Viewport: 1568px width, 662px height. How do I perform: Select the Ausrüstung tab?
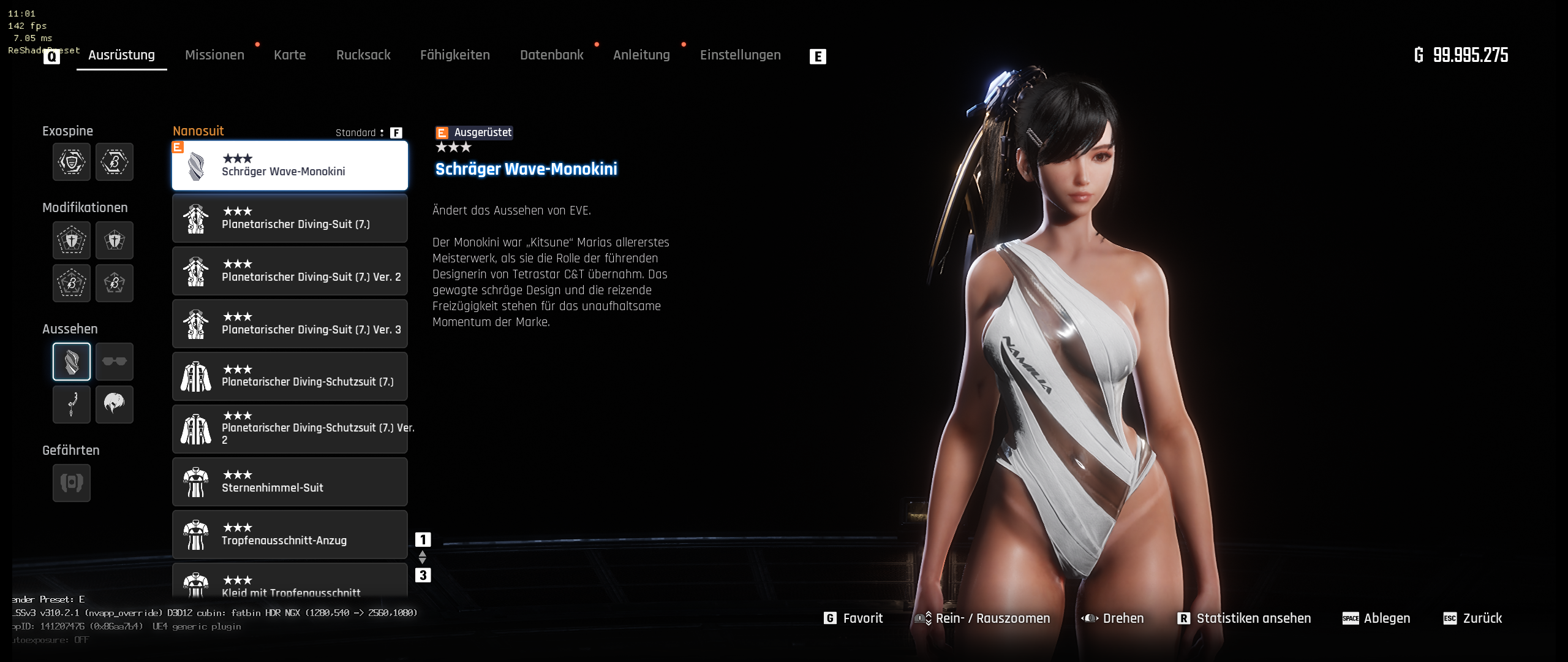(121, 55)
